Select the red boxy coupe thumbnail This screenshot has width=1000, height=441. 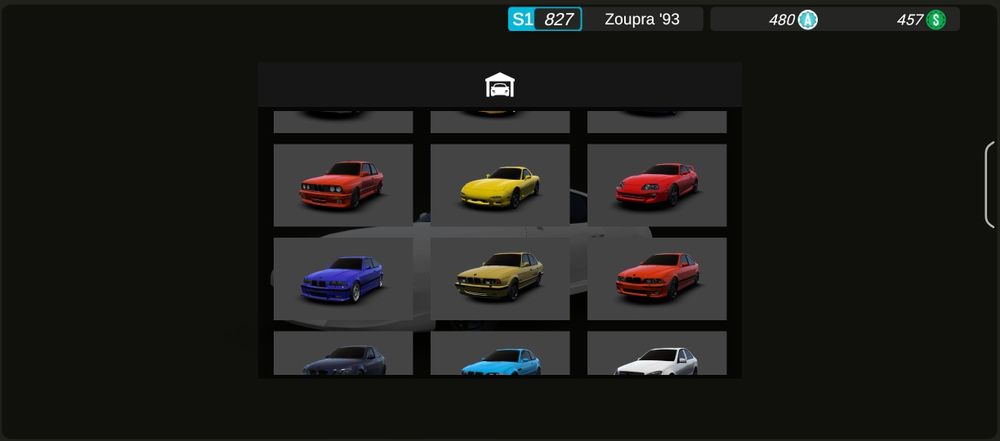[x=343, y=185]
